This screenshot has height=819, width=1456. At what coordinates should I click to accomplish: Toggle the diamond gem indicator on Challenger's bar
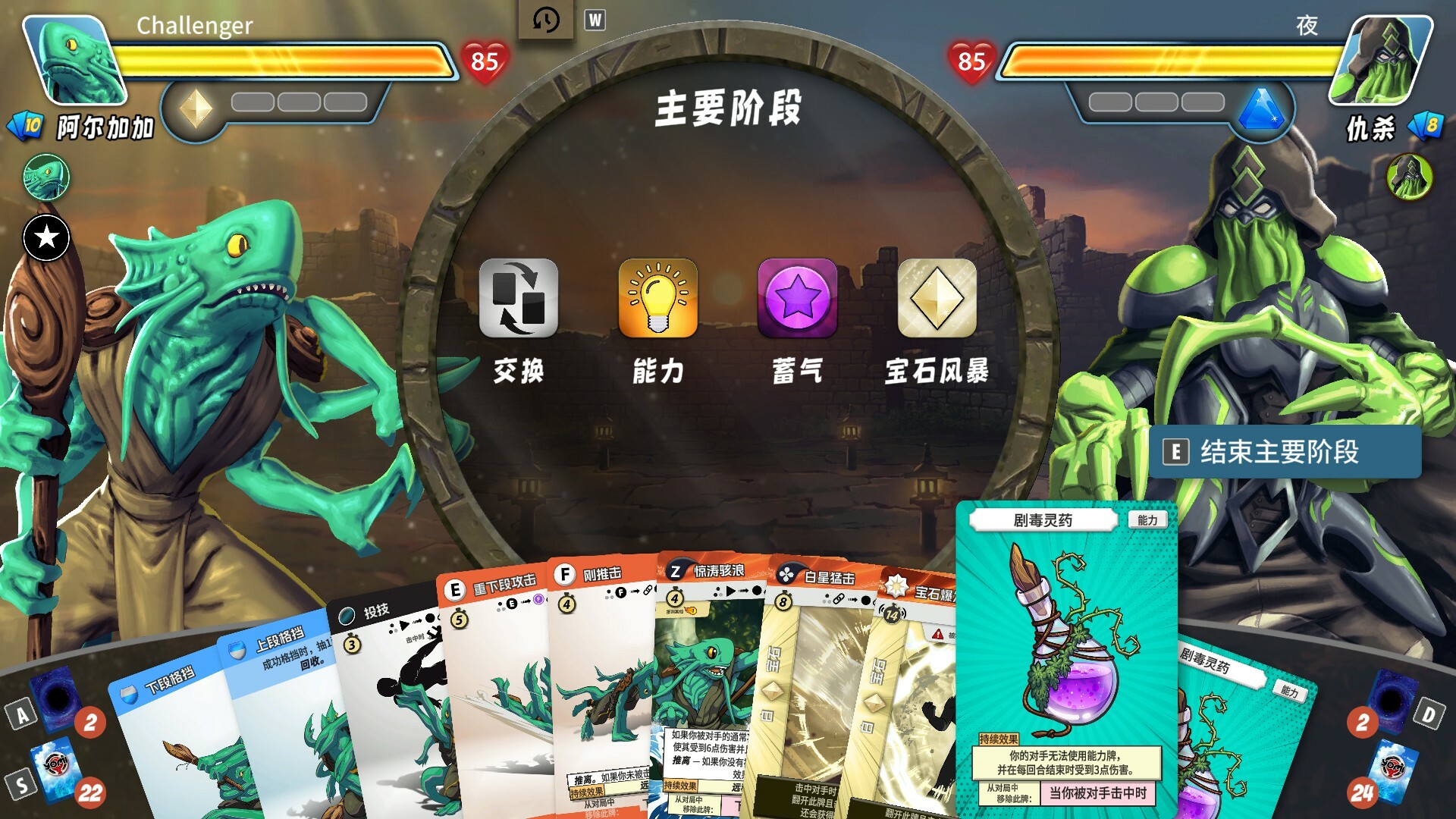click(194, 106)
